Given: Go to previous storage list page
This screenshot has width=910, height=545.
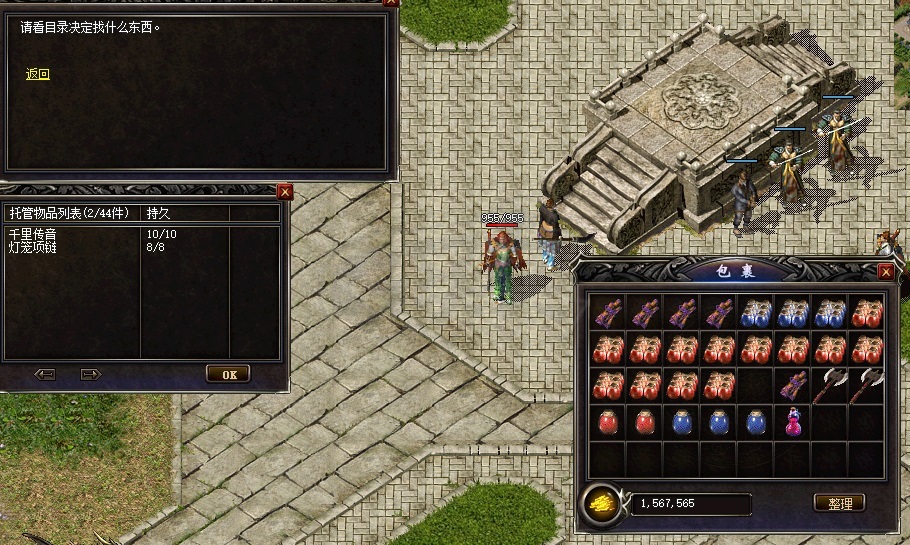Looking at the screenshot, I should tap(44, 374).
